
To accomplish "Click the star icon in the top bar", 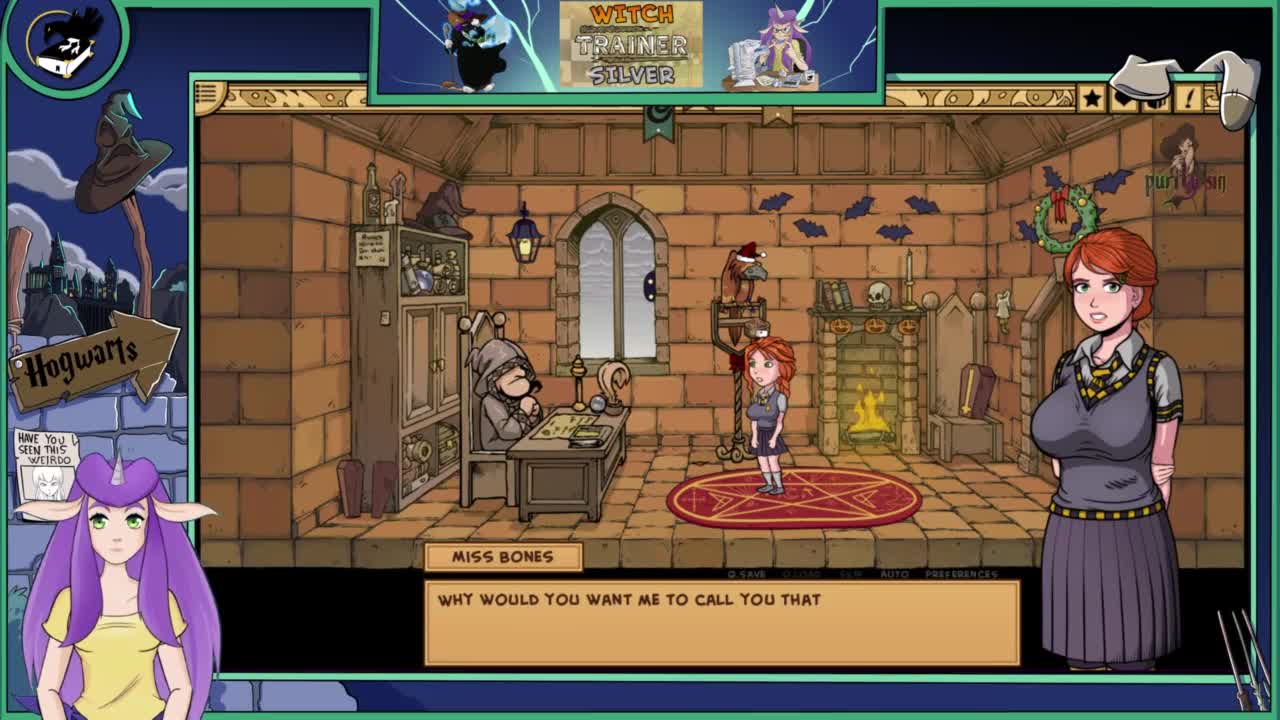I will [1091, 98].
